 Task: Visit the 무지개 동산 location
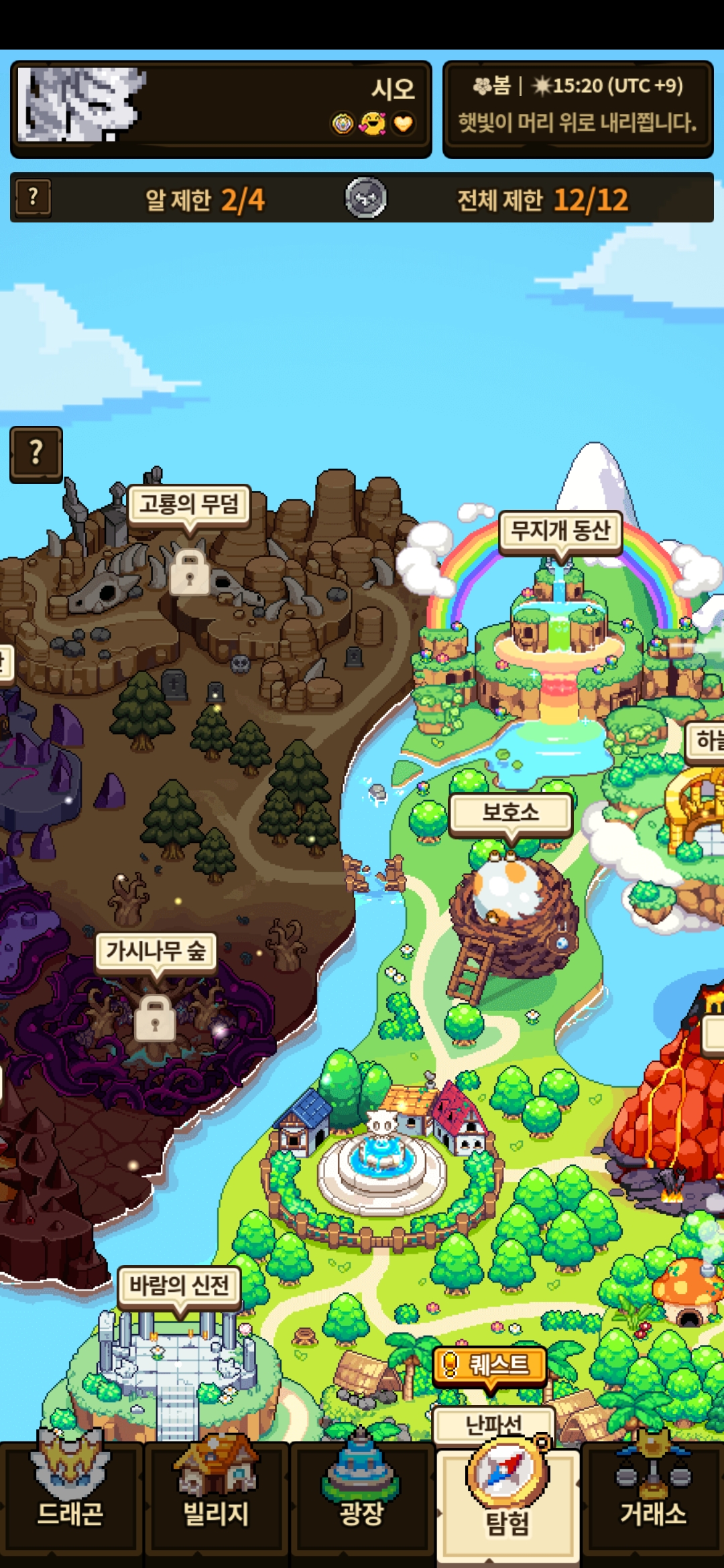coord(560,531)
